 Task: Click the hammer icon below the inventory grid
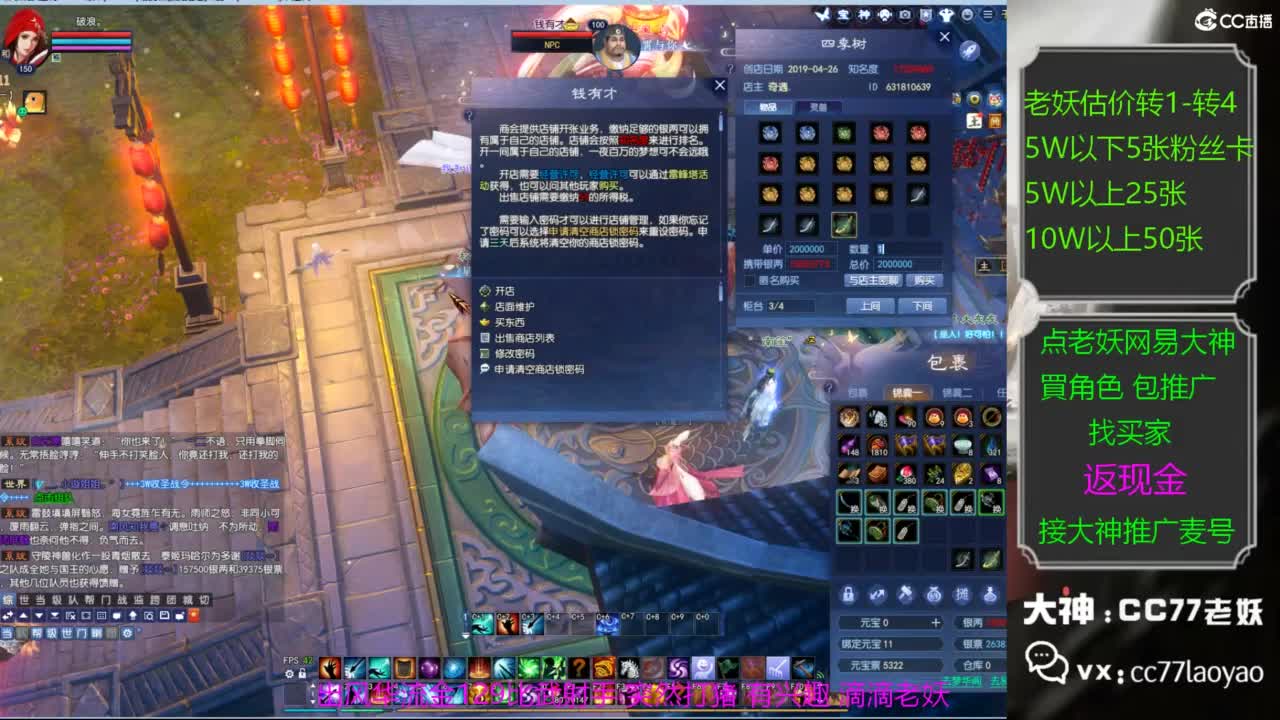click(x=906, y=593)
